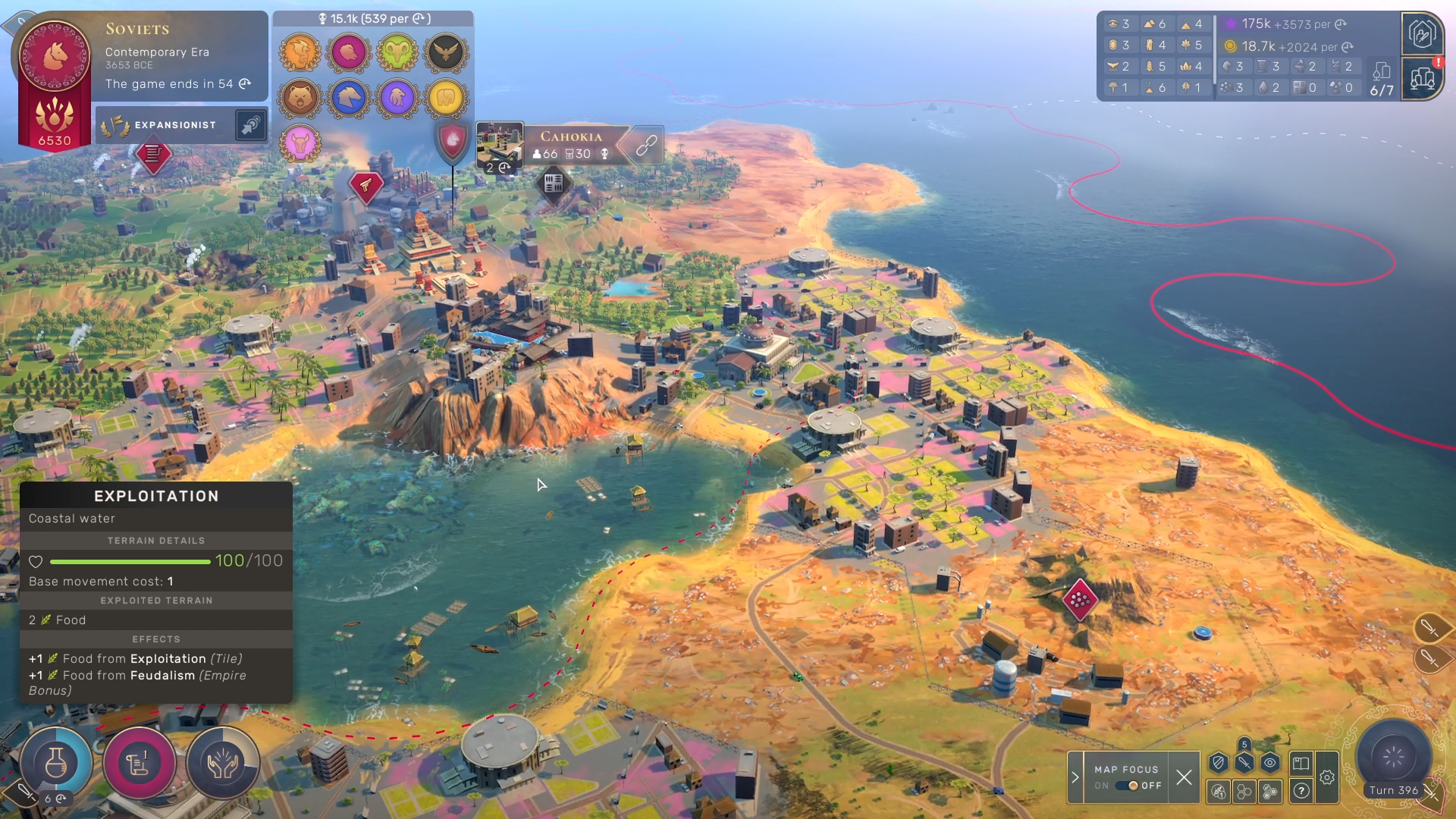The width and height of the screenshot is (1456, 819).
Task: Click the green 100/100 terrain health bar
Action: tap(129, 561)
